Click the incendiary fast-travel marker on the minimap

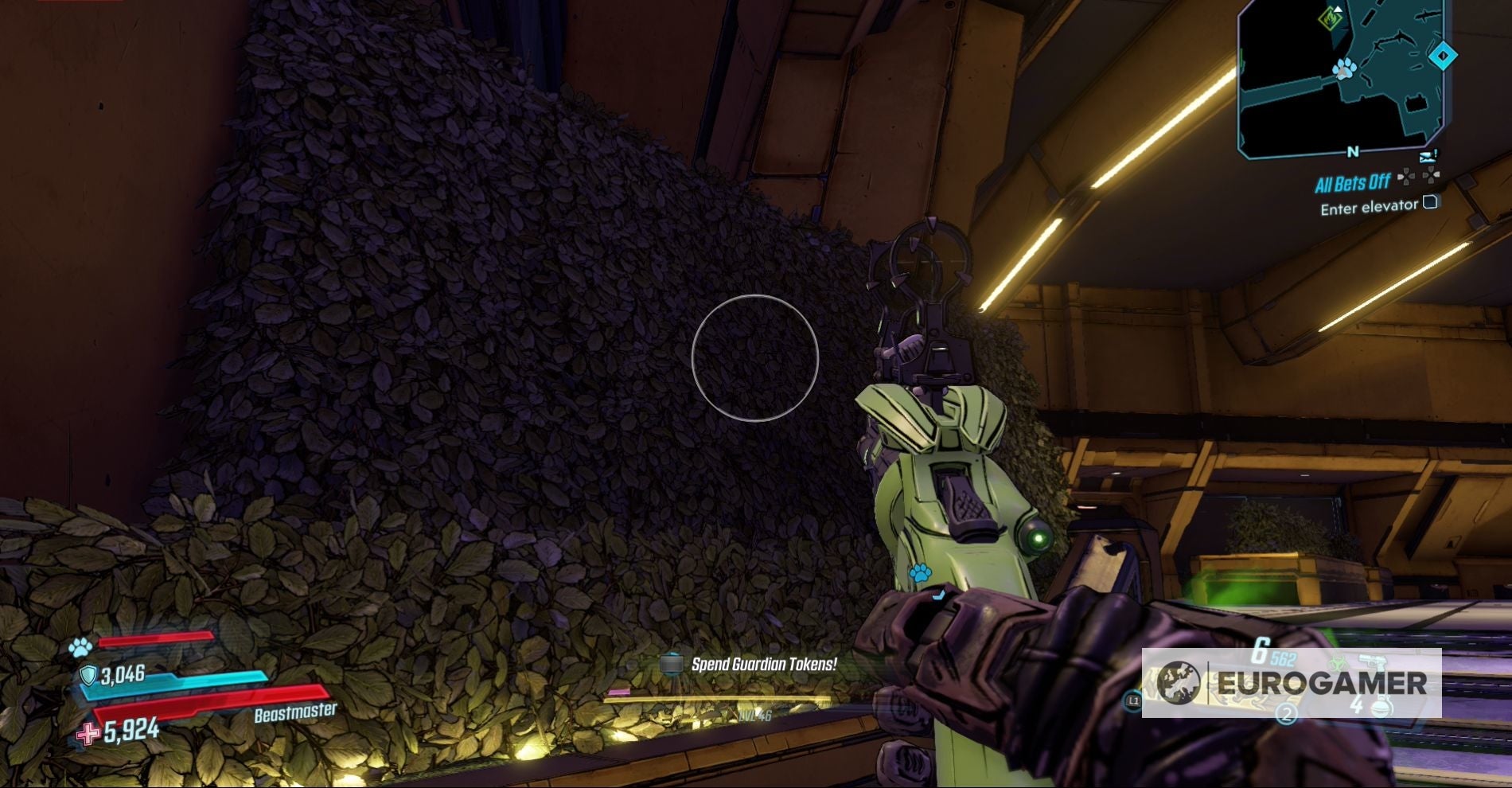pos(1331,19)
